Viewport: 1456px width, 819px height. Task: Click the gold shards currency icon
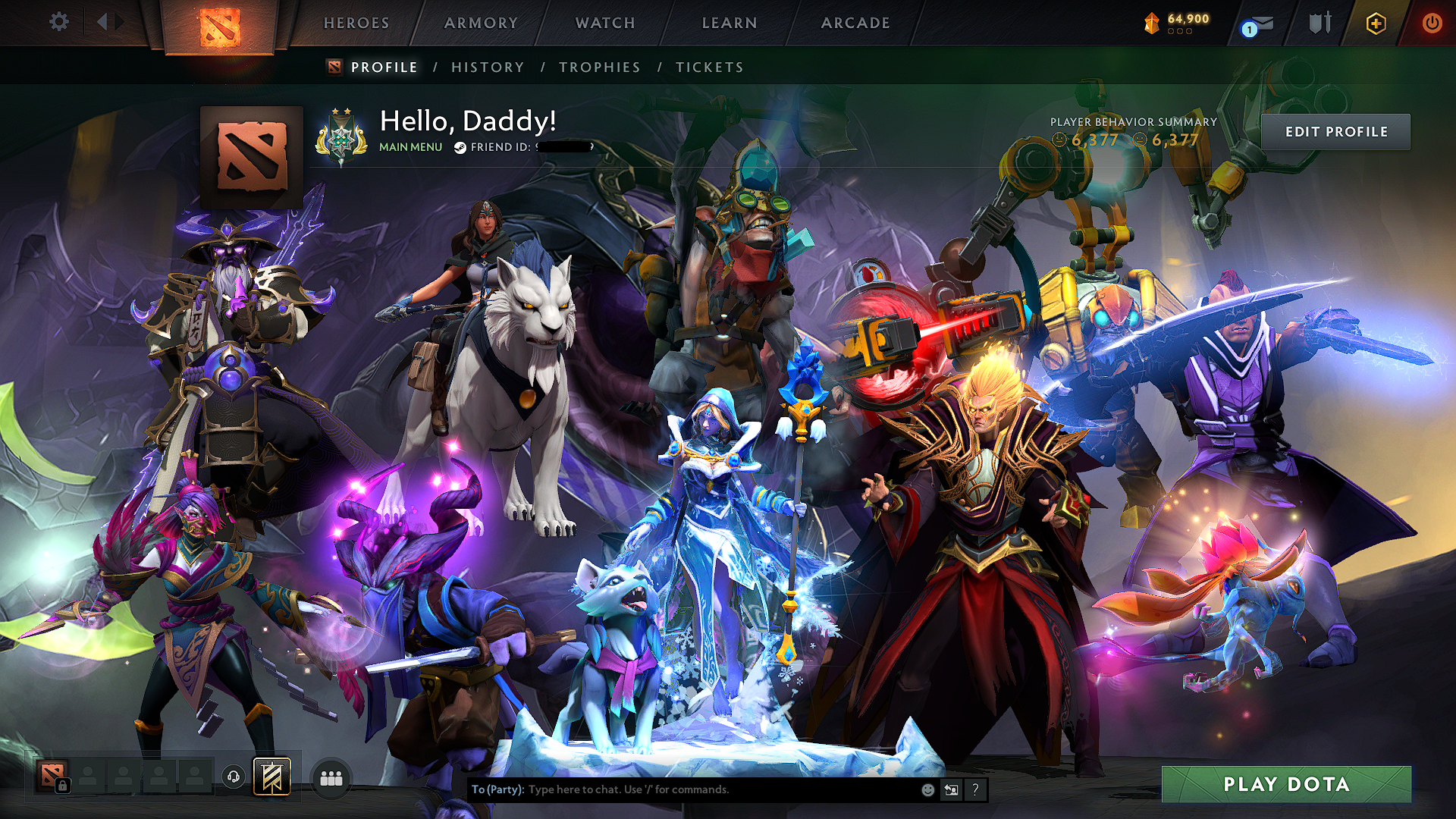[x=1150, y=23]
